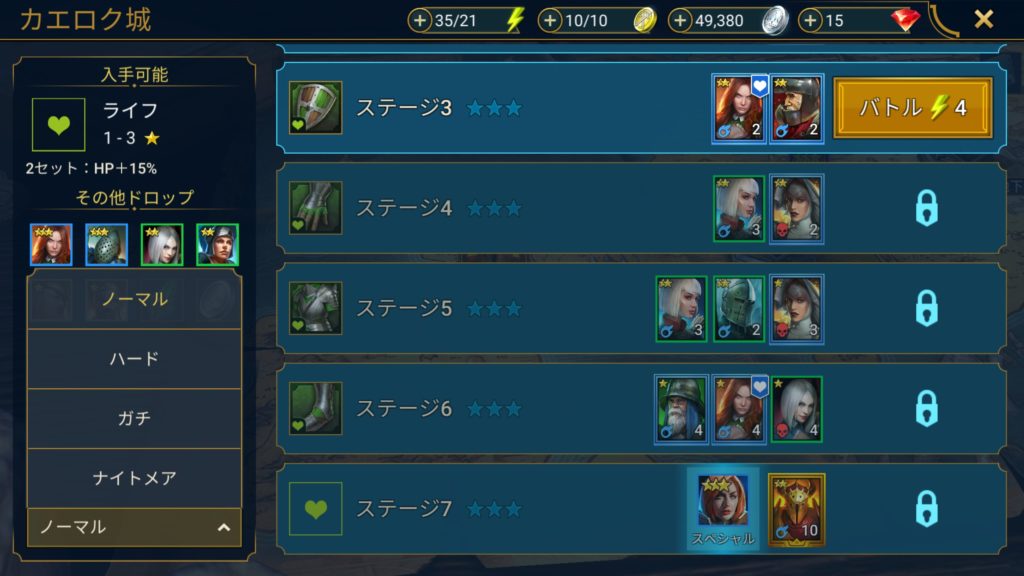Tap the Stage 4 lock icon

927,208
